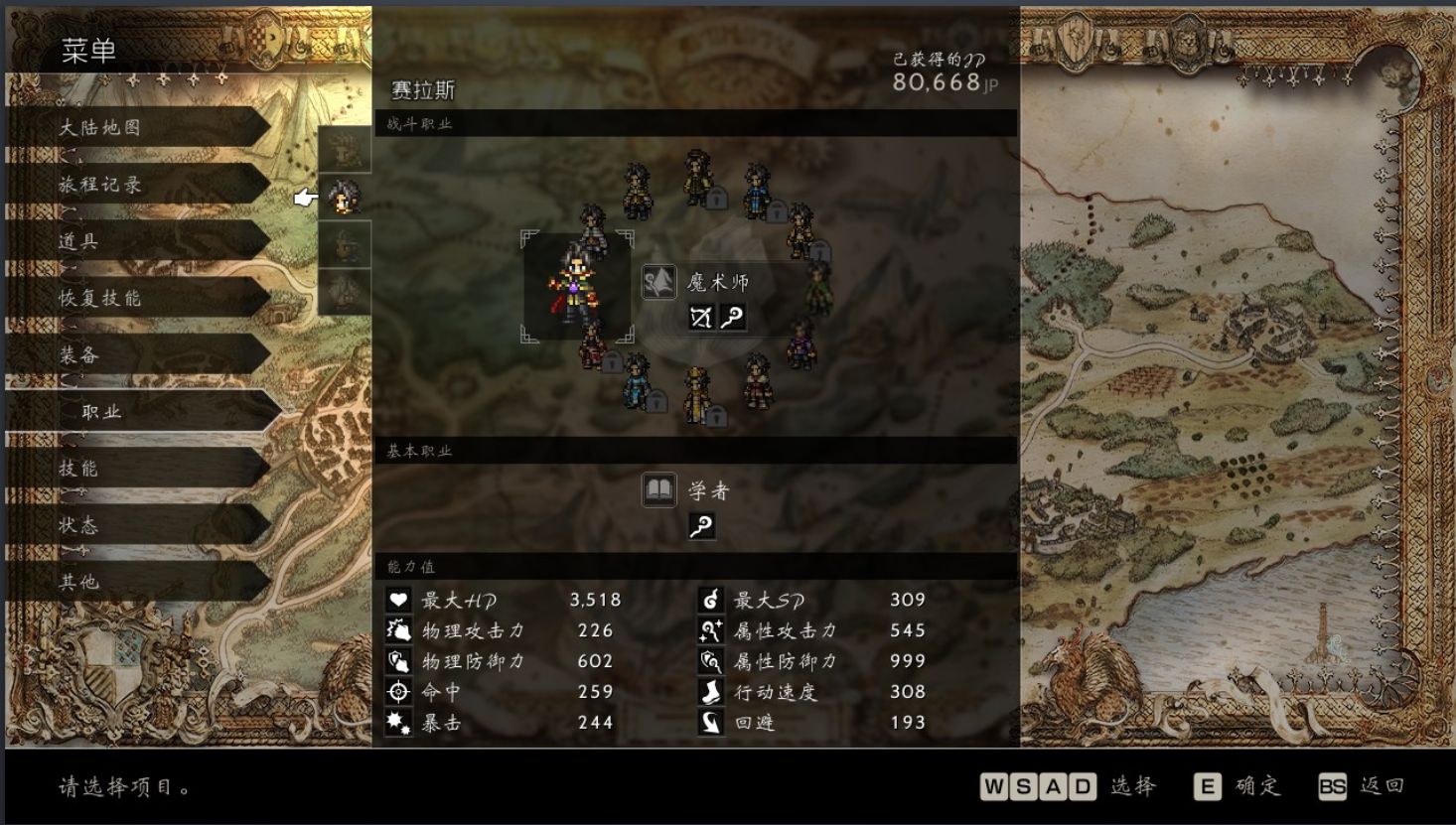Select the bow weapon icon under 魔术师
Screen dimensions: 1456x825
701,318
